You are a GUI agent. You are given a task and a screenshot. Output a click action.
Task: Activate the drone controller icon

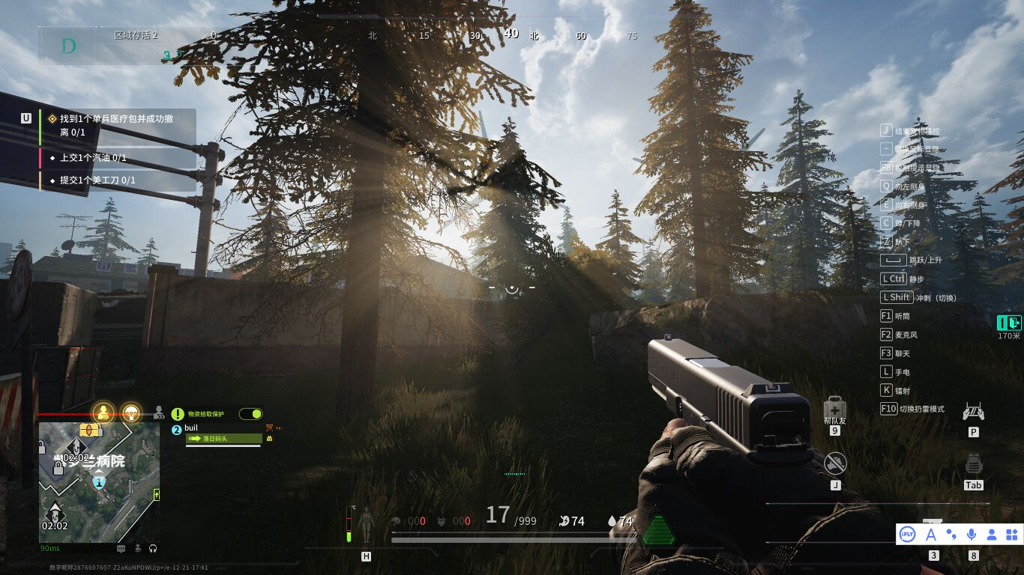[x=973, y=412]
